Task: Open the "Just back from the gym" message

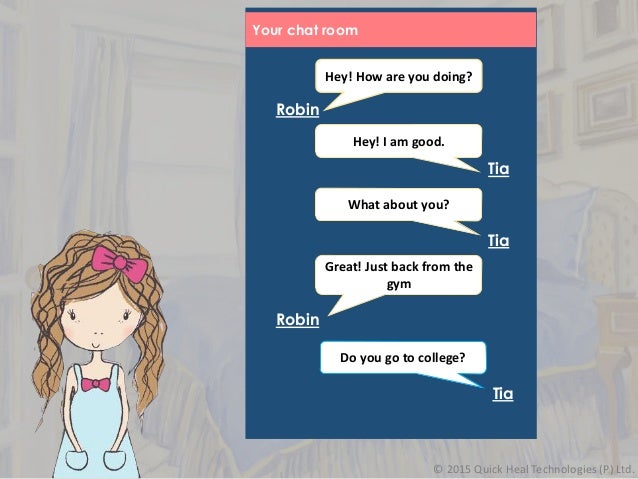Action: pos(398,275)
